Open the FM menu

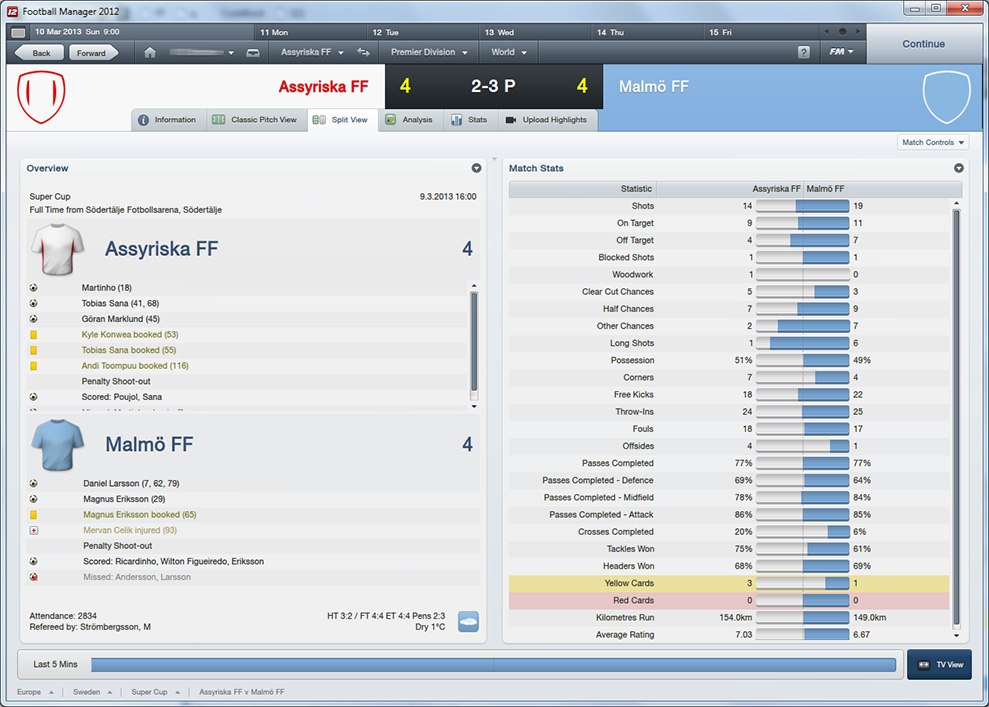[841, 52]
